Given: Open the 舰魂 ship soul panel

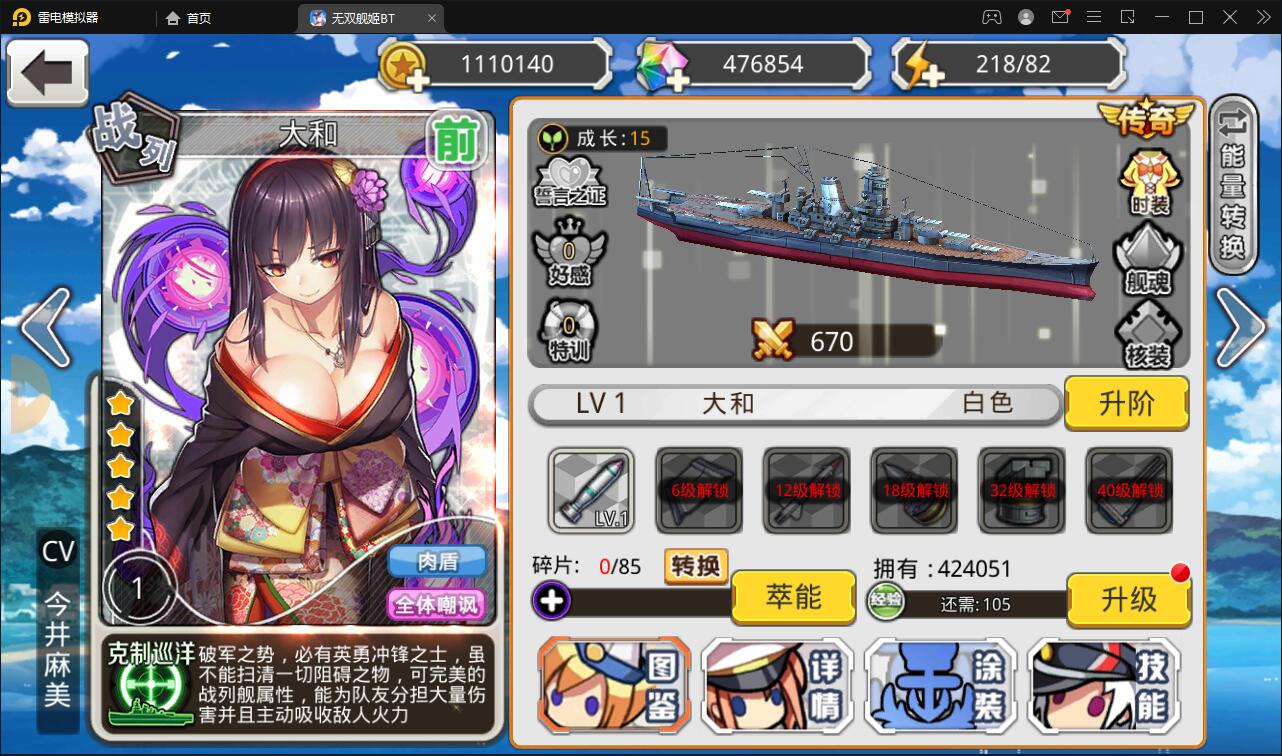Looking at the screenshot, I should tap(1146, 261).
